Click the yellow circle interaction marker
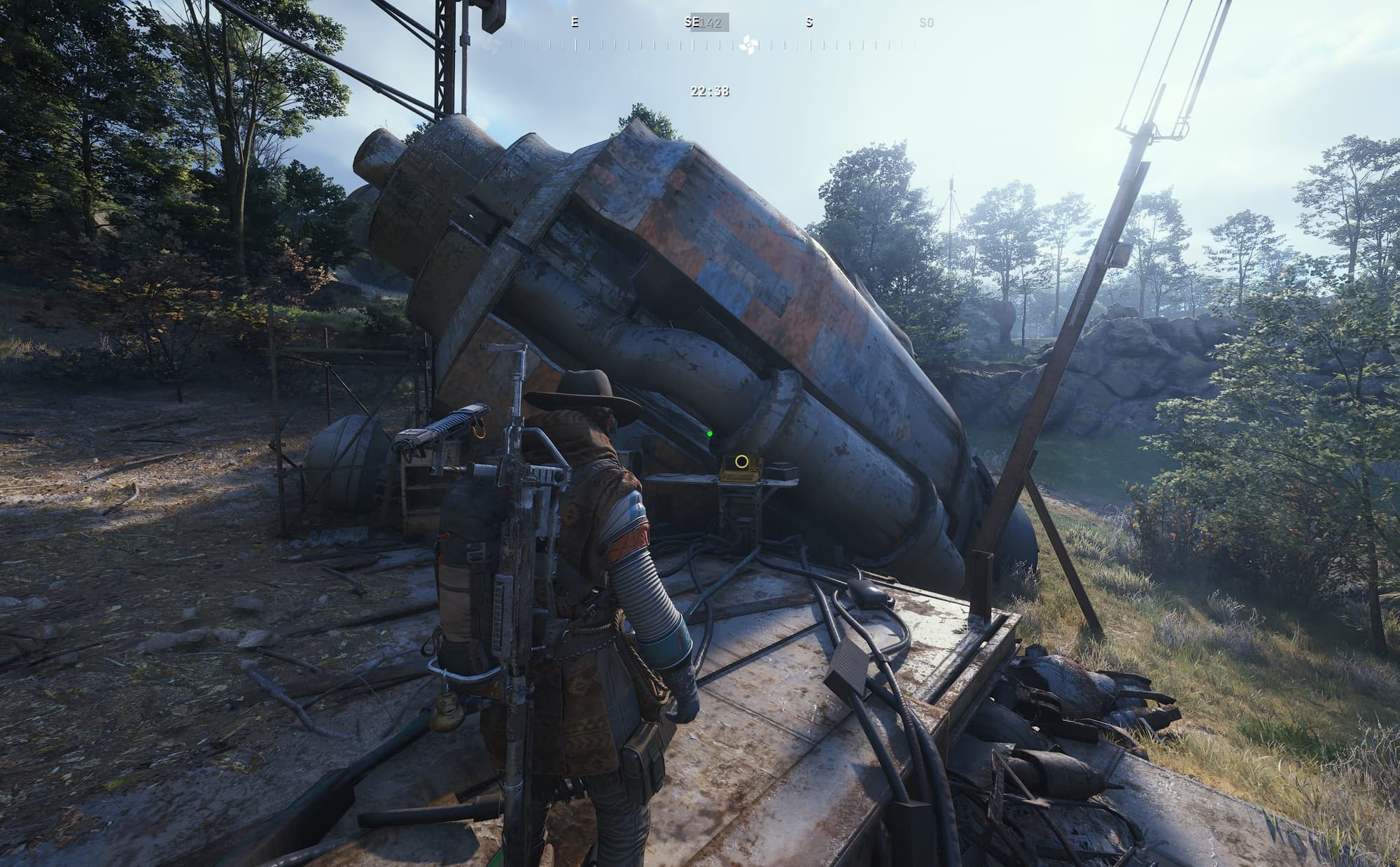The height and width of the screenshot is (867, 1400). 741,462
